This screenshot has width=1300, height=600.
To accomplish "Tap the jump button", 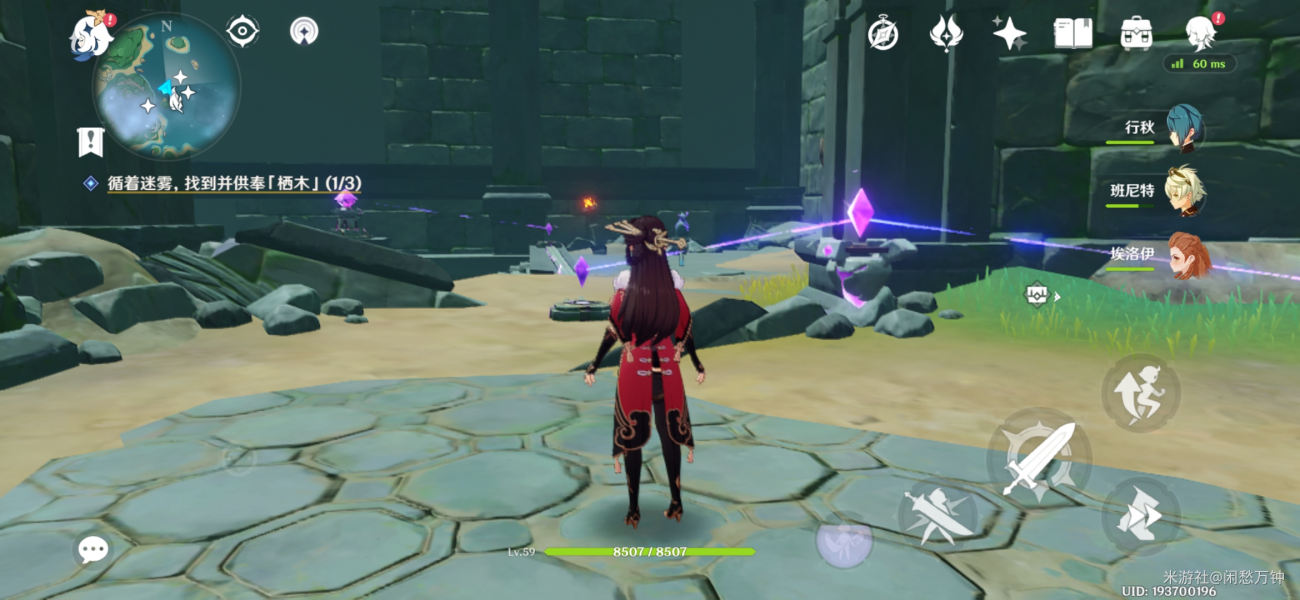I will [1141, 392].
